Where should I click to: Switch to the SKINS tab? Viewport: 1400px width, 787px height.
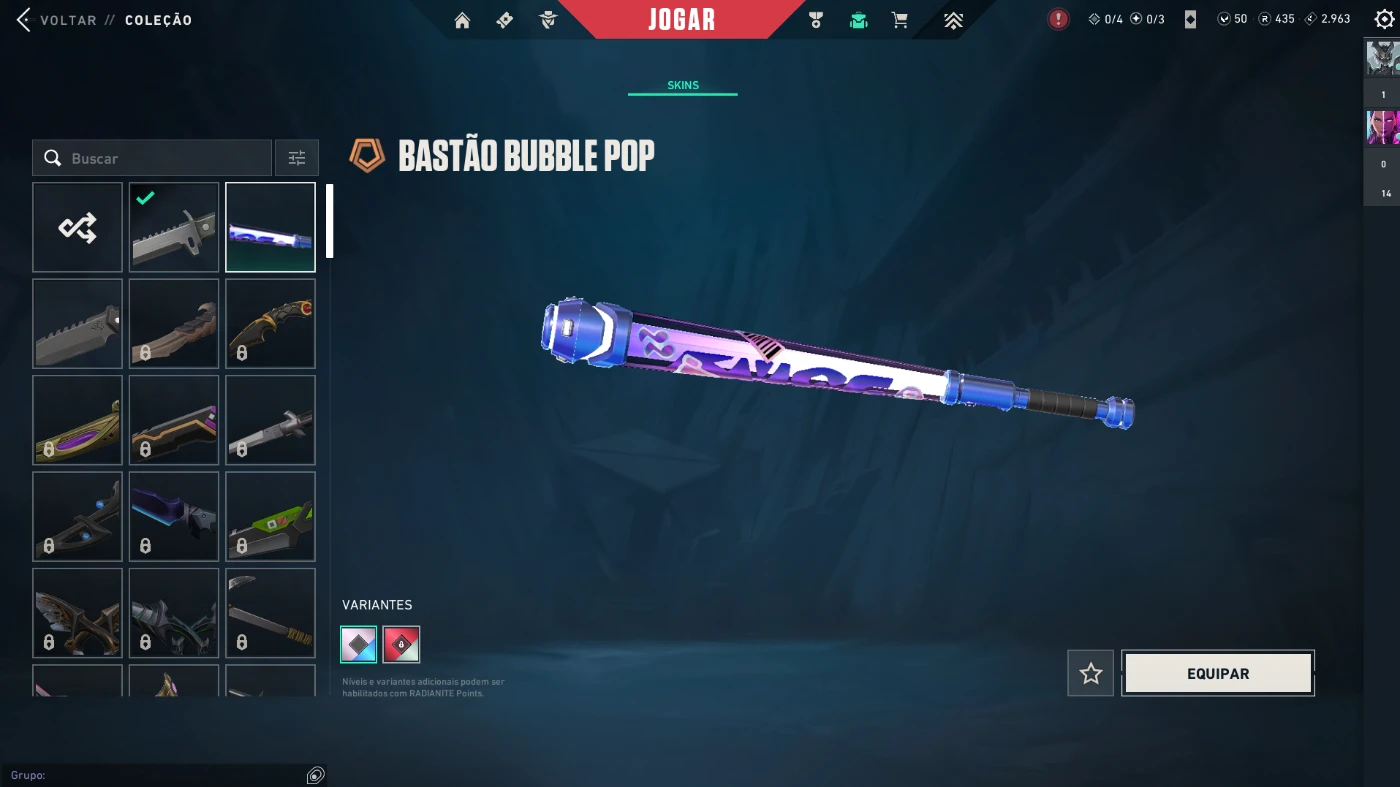coord(683,86)
